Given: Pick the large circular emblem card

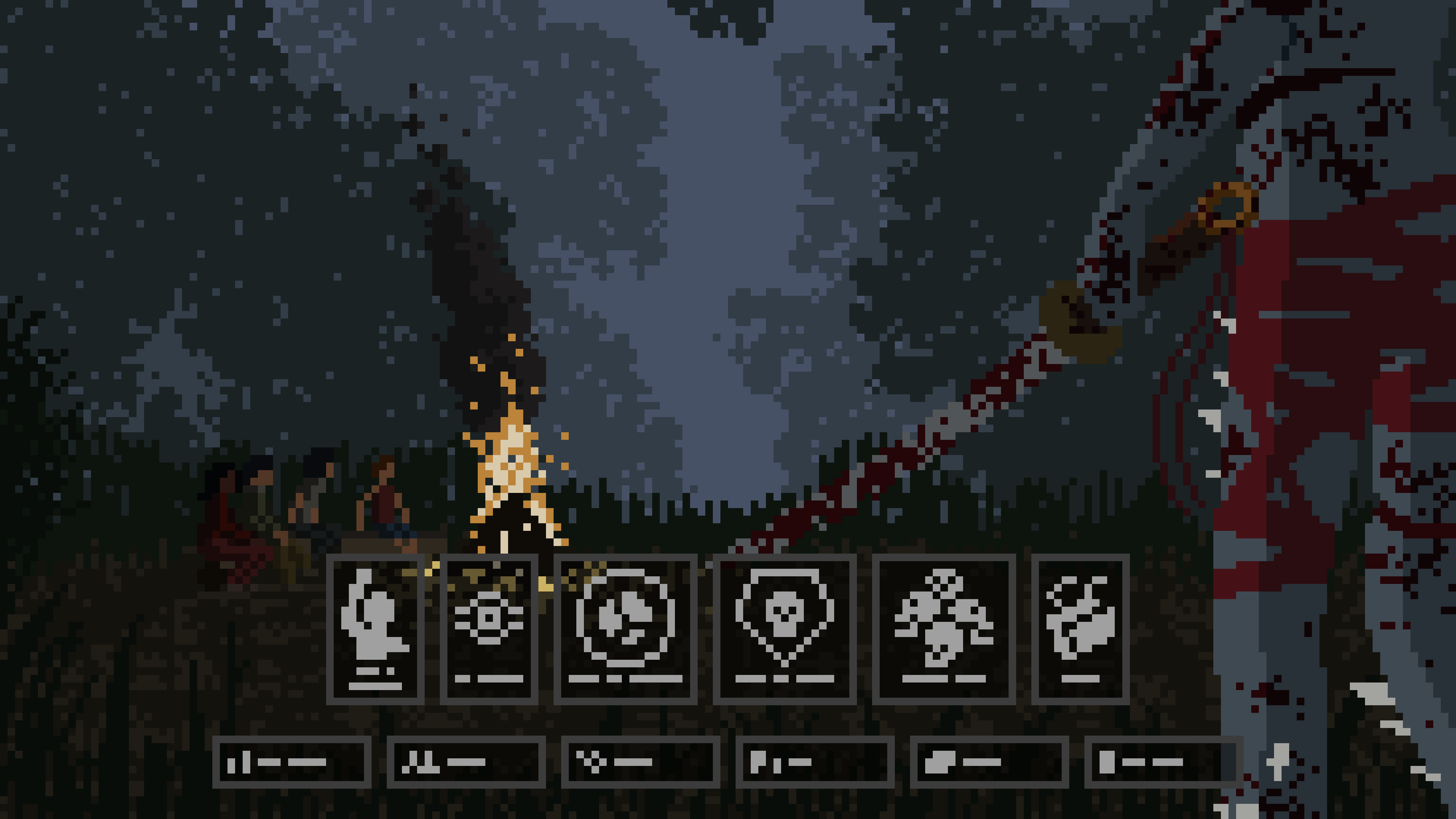Looking at the screenshot, I should point(625,629).
